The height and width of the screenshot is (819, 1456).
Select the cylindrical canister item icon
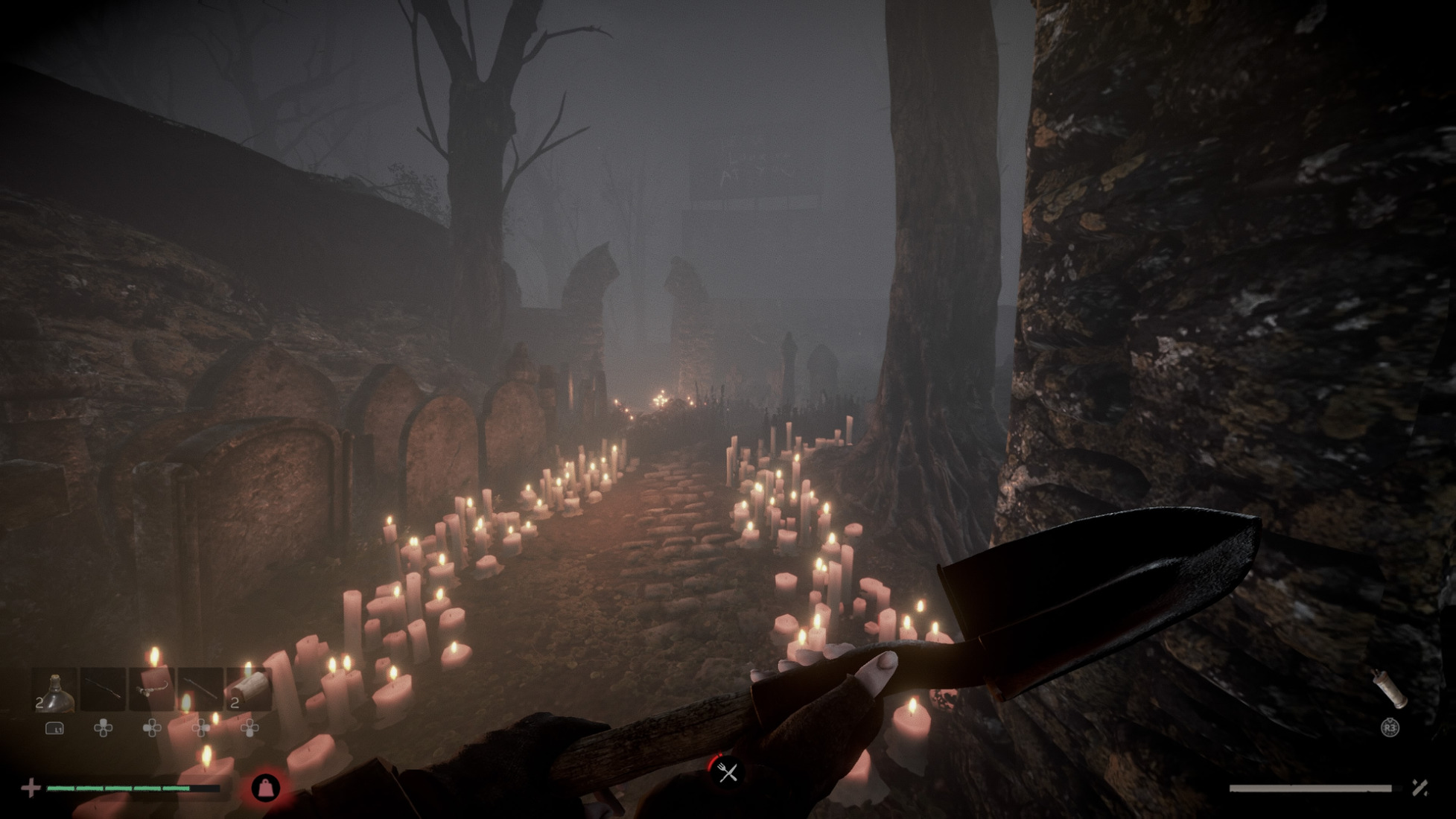1390,689
